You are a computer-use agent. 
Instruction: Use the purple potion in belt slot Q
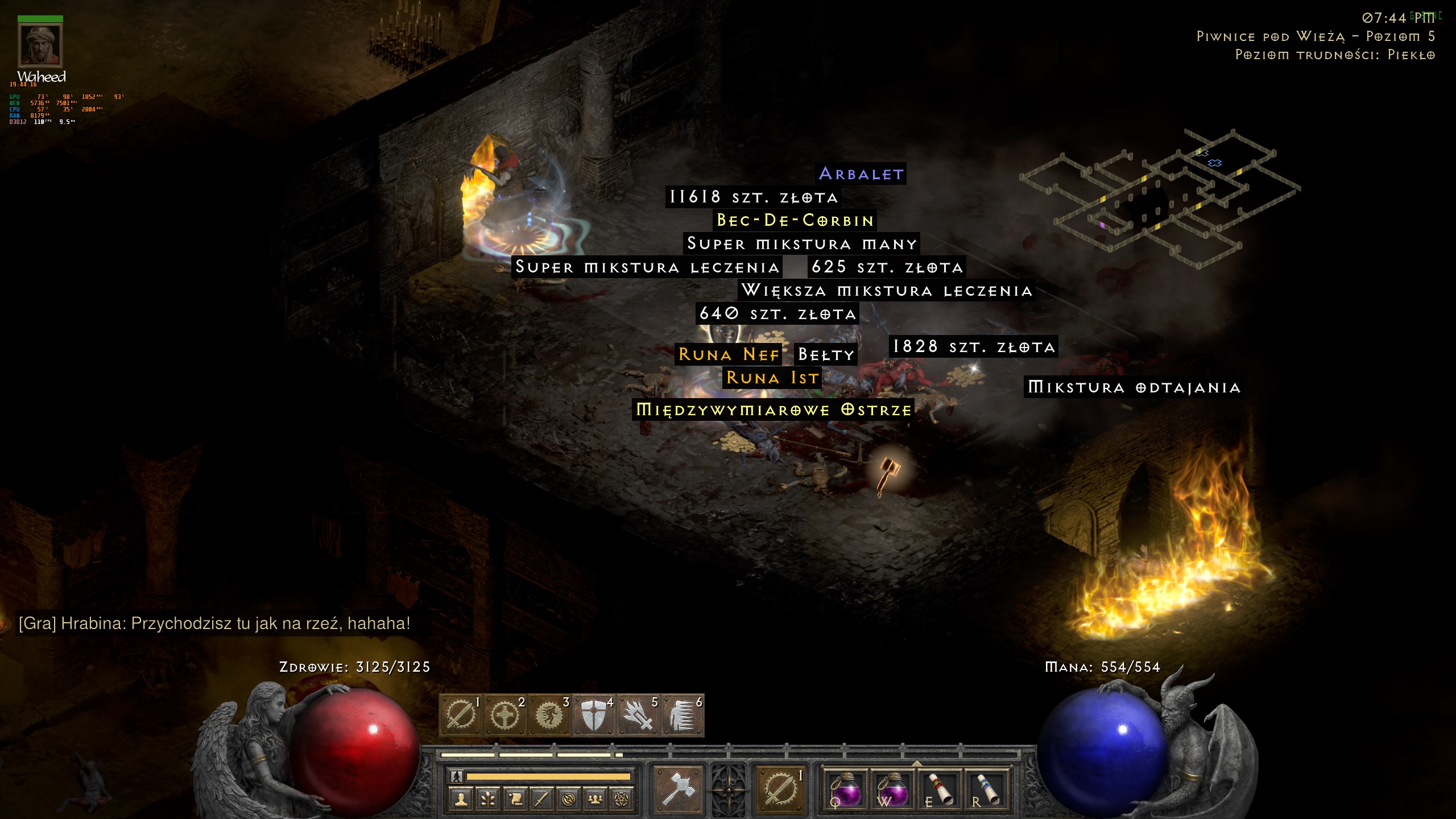[845, 789]
